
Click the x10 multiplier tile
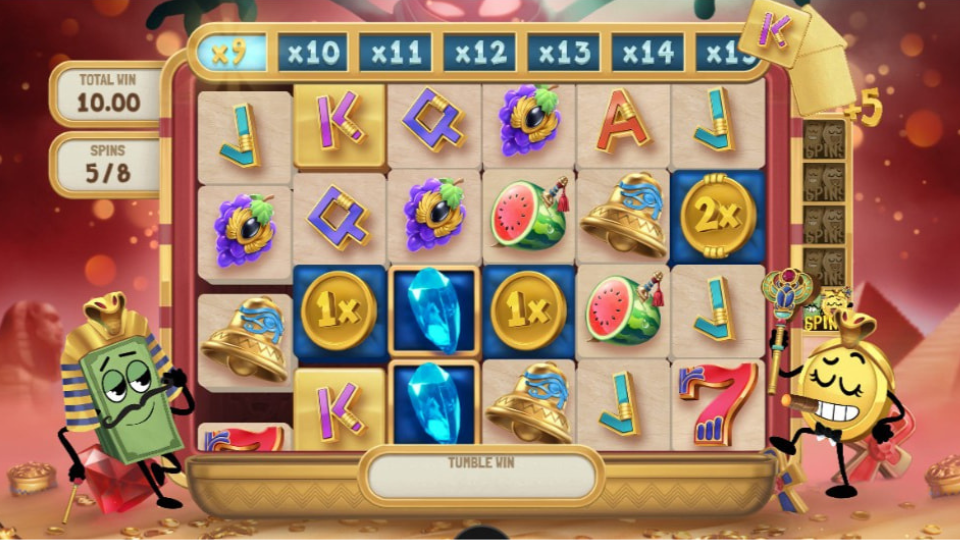click(313, 52)
